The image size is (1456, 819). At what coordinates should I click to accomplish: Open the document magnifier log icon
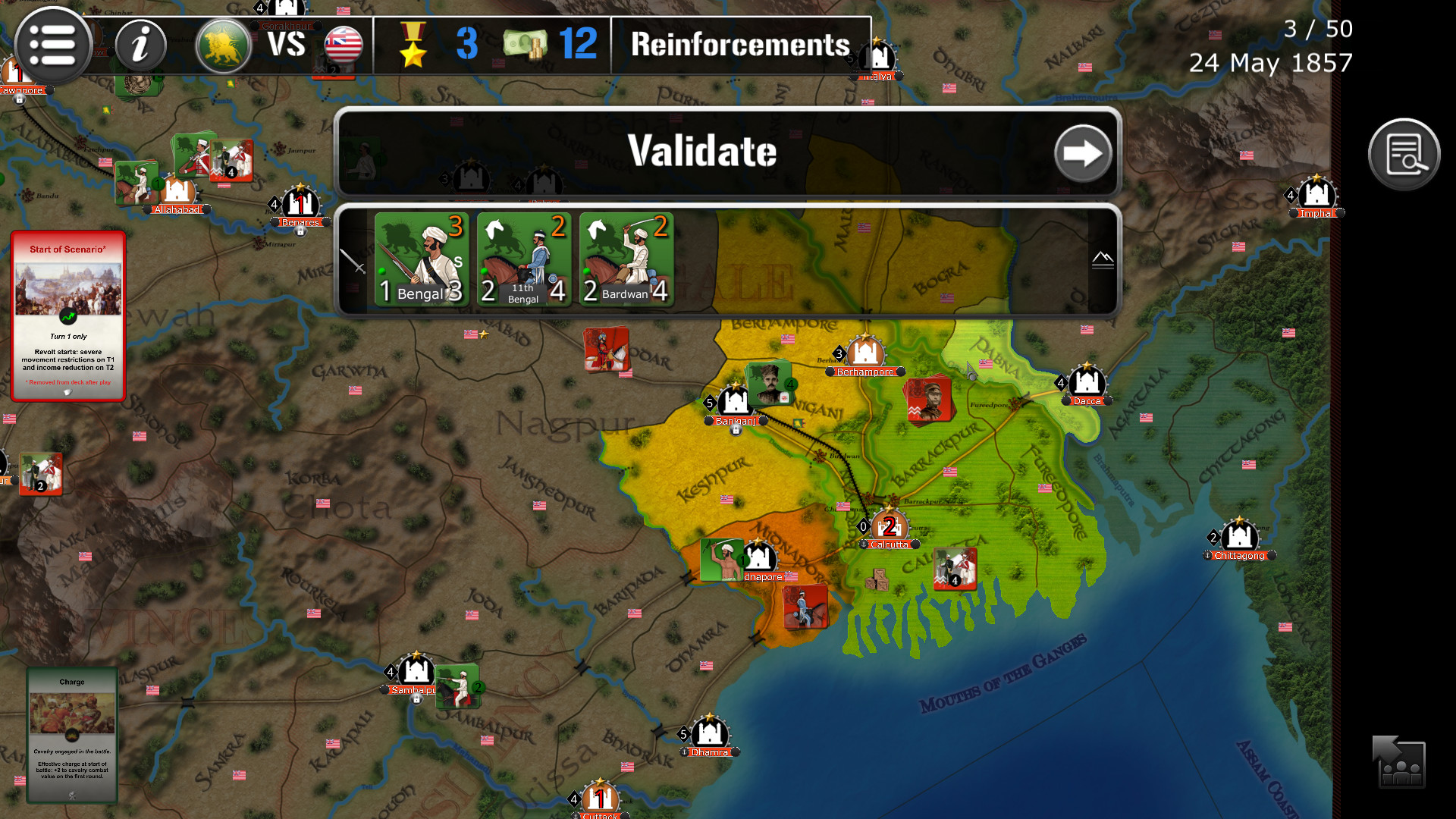point(1404,153)
